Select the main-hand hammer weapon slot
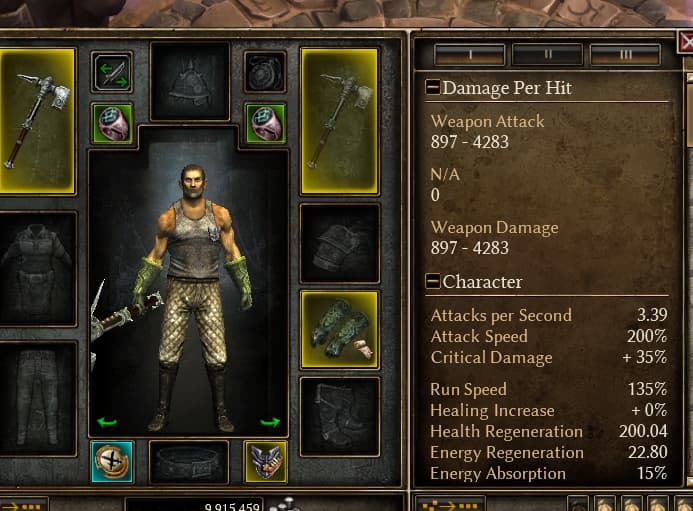Screen dimensions: 693x511 (37, 120)
